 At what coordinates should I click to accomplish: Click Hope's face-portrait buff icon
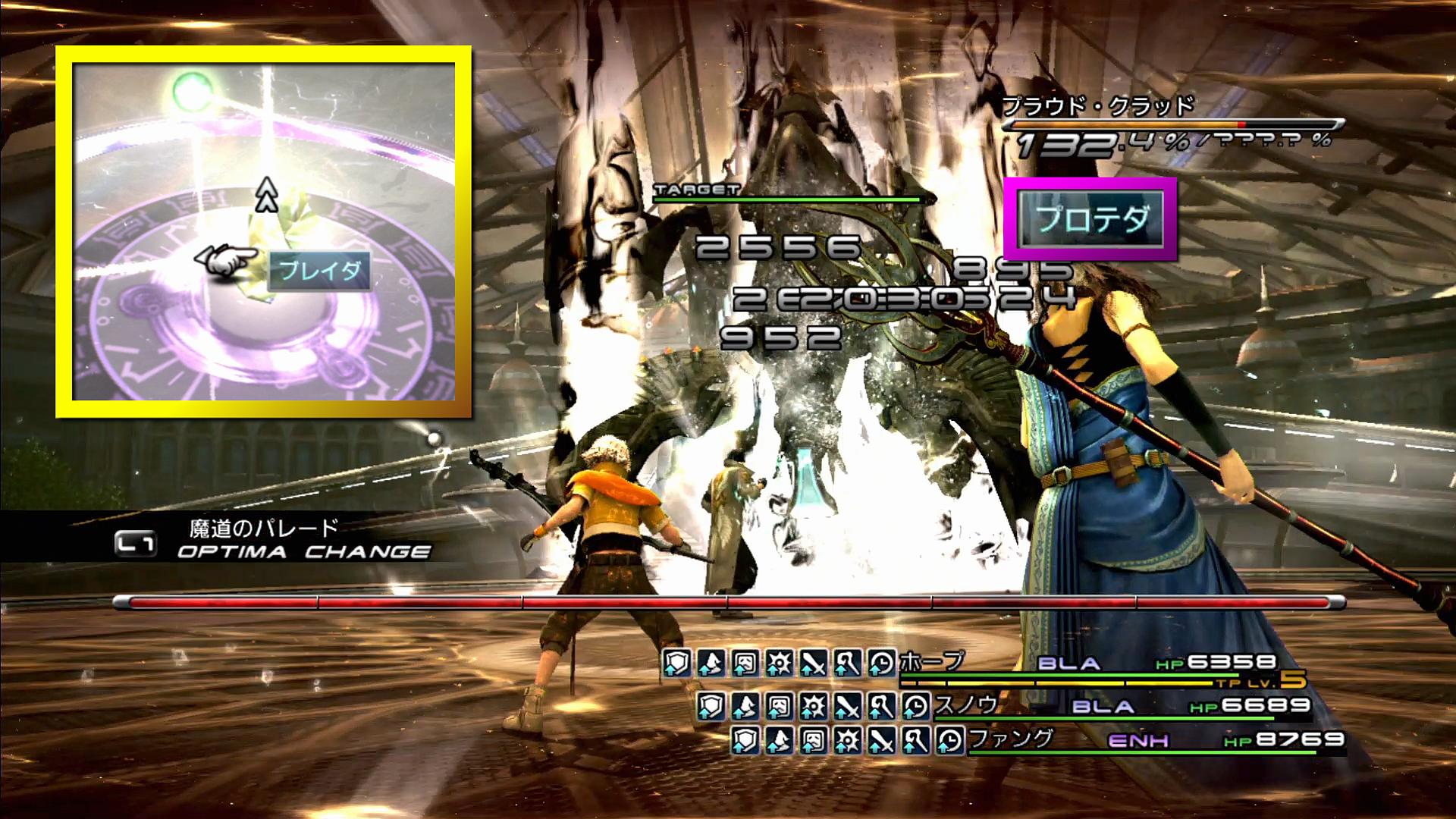click(x=745, y=664)
